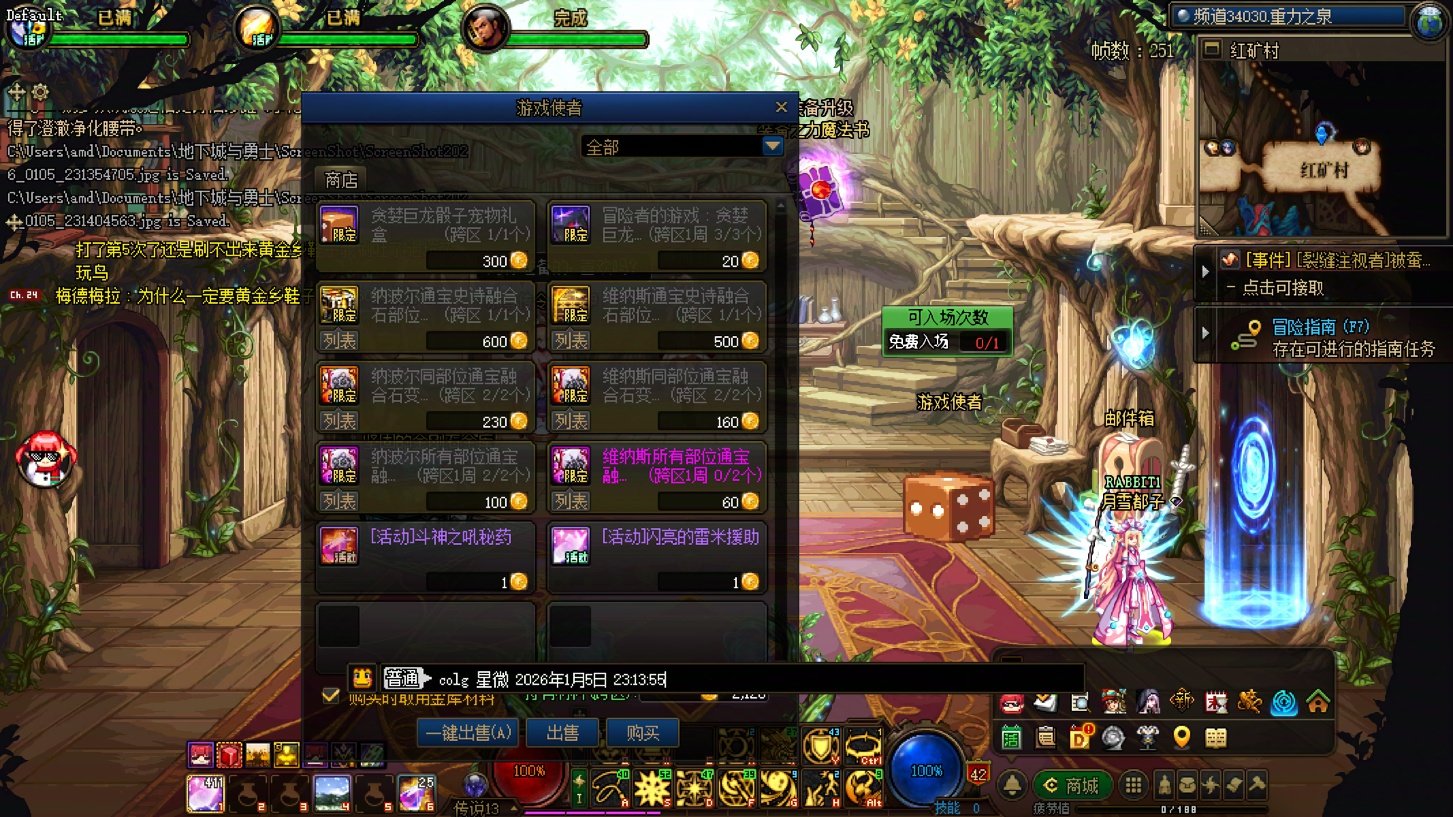Viewport: 1453px width, 817px height.
Task: Open the yellow map pin icon
Action: (x=1181, y=738)
